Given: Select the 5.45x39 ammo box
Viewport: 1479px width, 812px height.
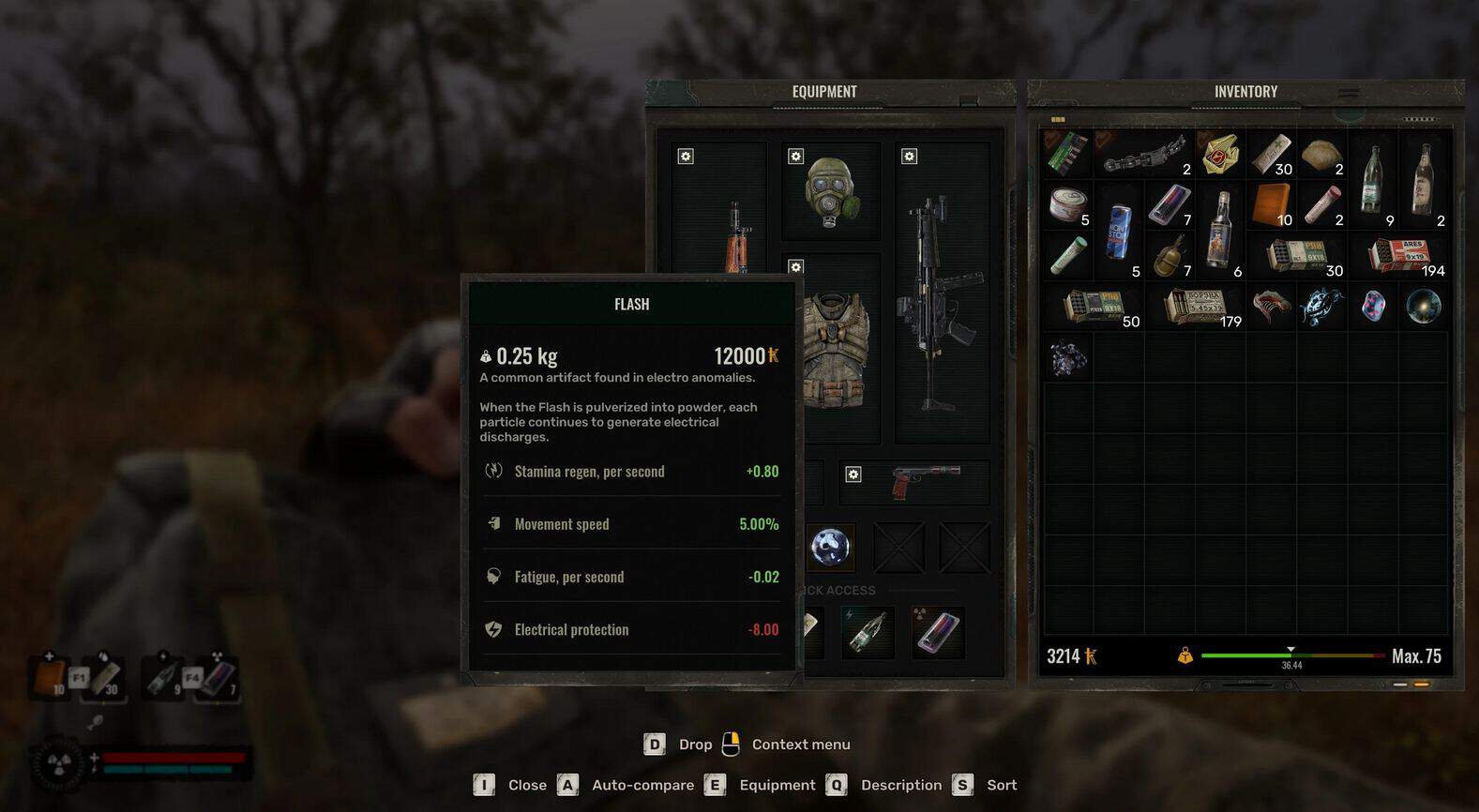Looking at the screenshot, I should point(1196,307).
